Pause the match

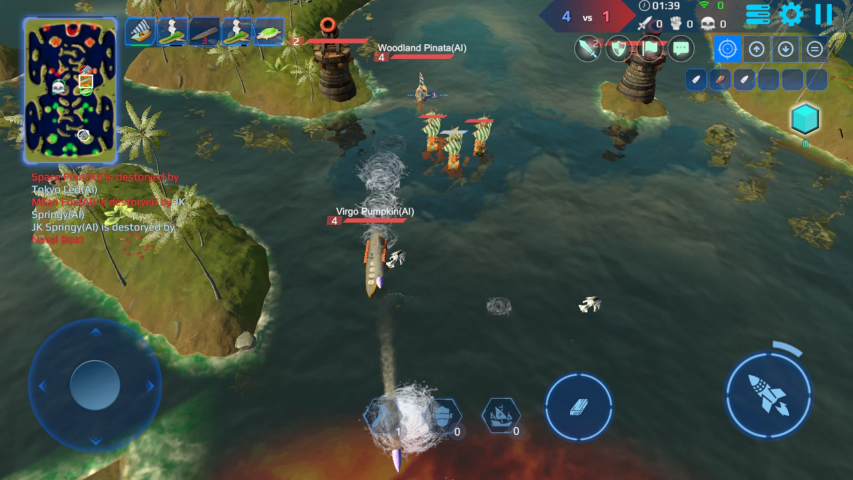pos(823,14)
